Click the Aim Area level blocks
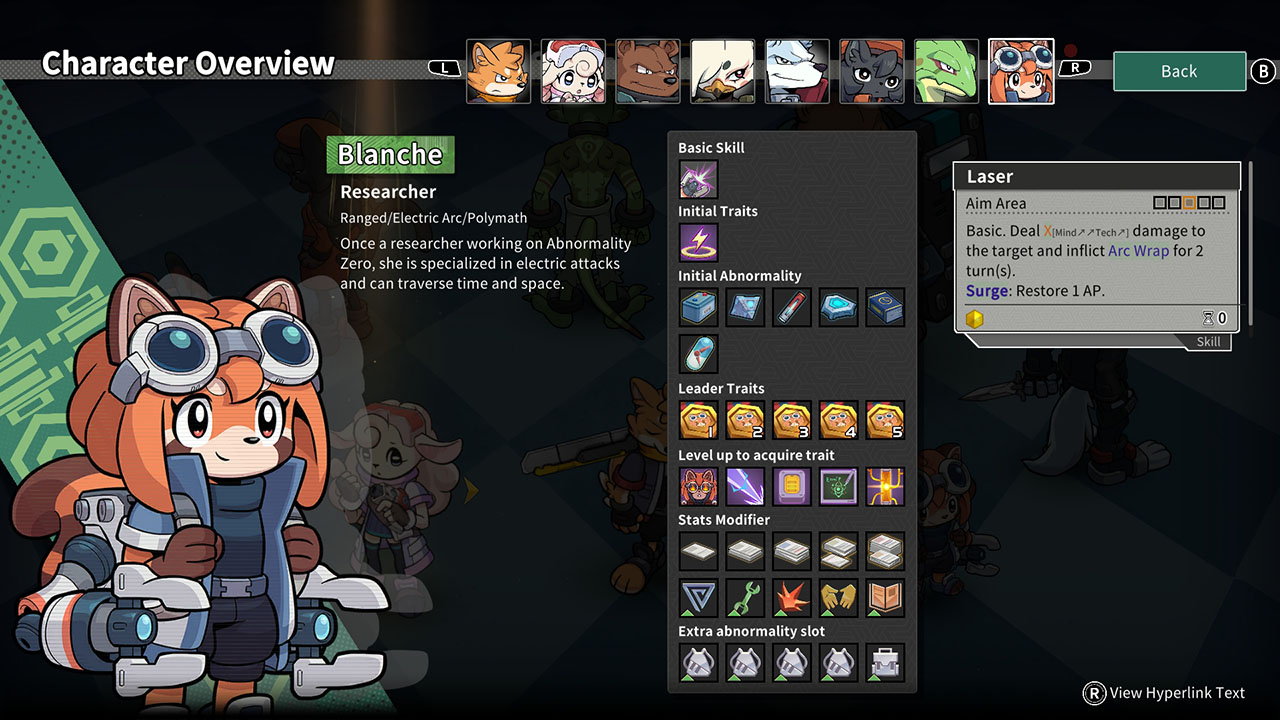The image size is (1280, 720). (1190, 203)
